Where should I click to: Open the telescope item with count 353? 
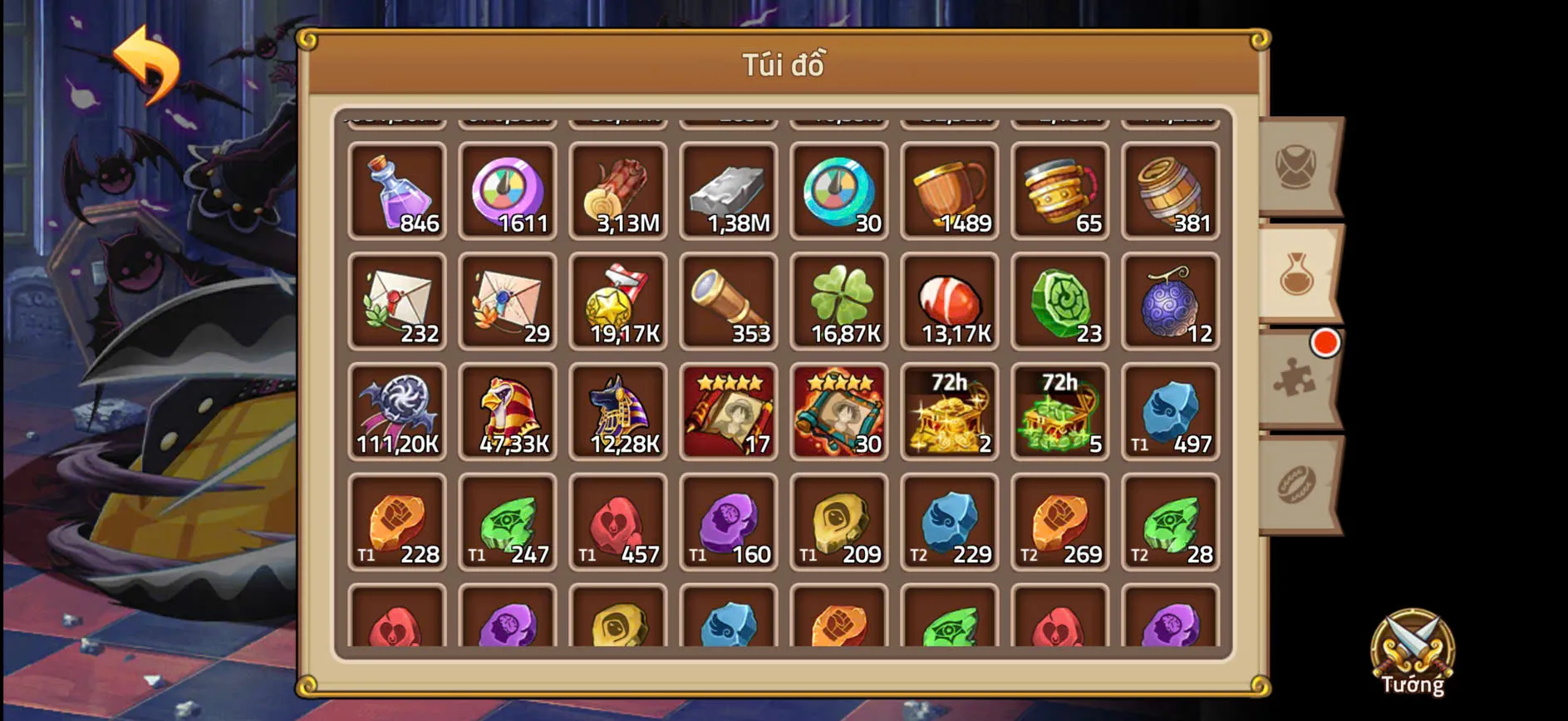tap(729, 302)
